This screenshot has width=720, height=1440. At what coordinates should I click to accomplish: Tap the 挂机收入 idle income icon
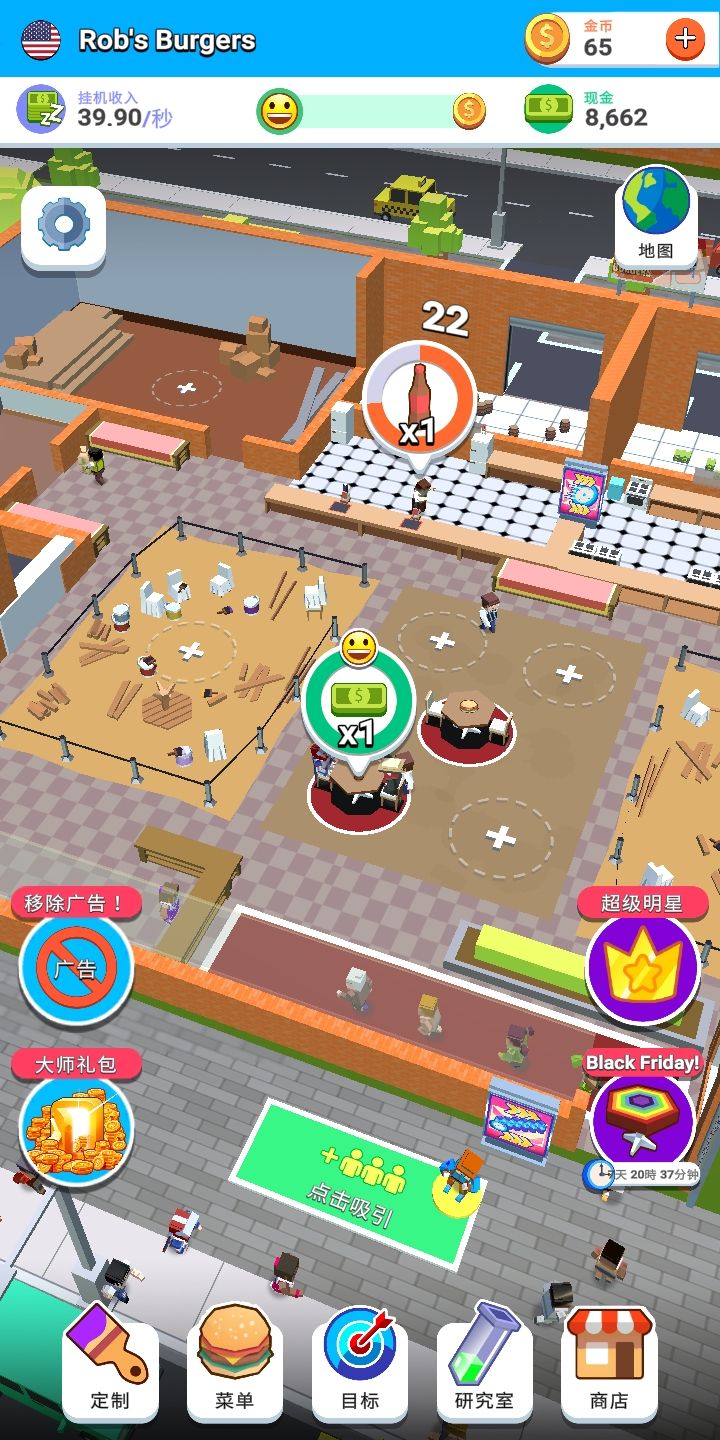pyautogui.click(x=41, y=109)
